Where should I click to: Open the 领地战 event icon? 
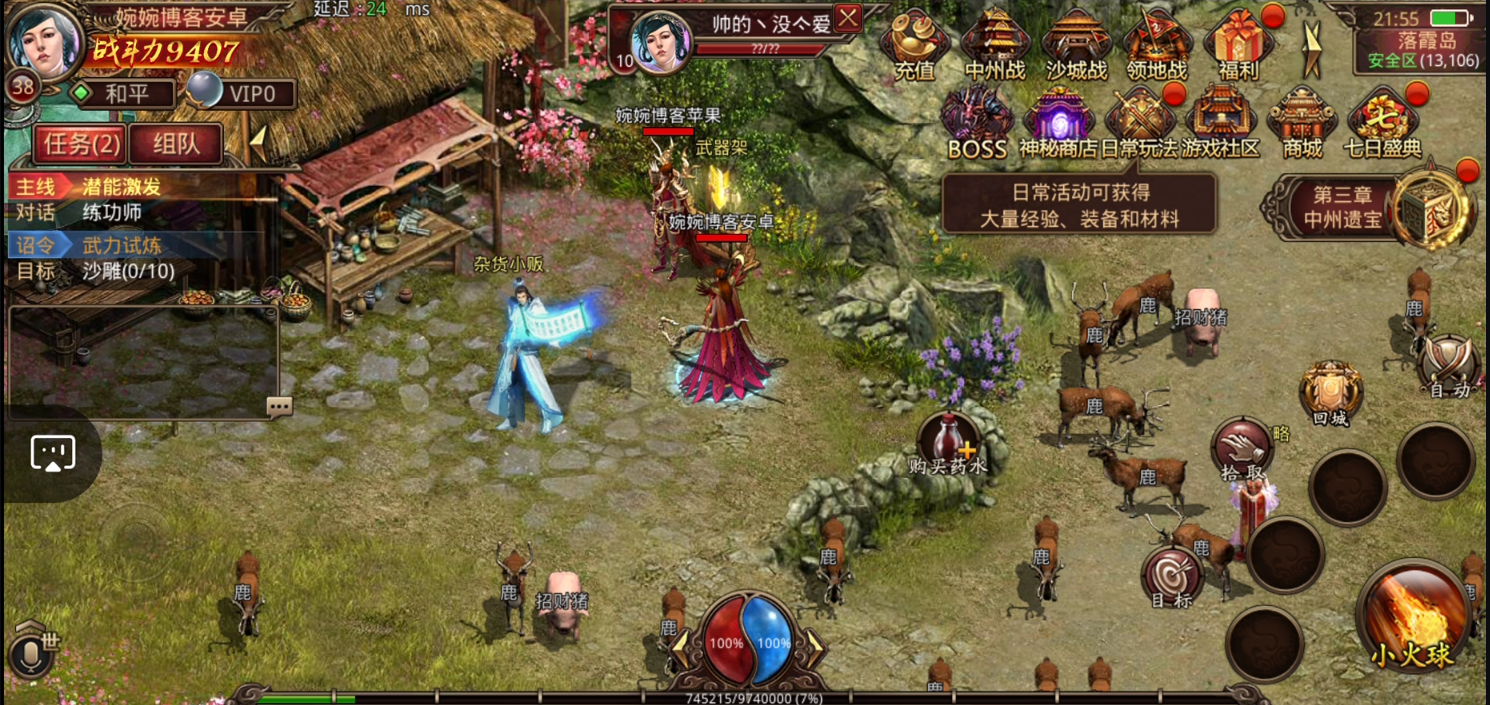tap(1157, 44)
